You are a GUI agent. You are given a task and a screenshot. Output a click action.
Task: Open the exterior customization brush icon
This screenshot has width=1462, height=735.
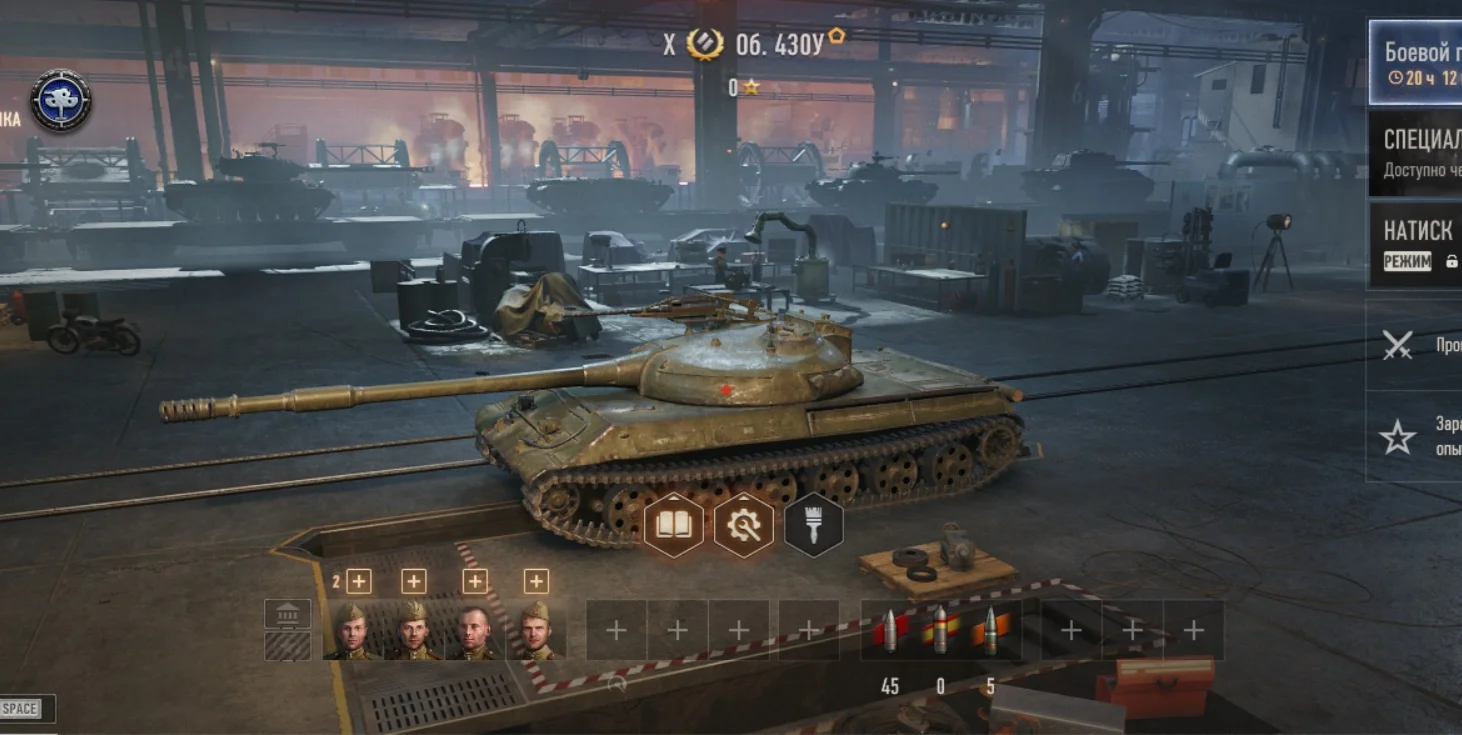point(812,524)
